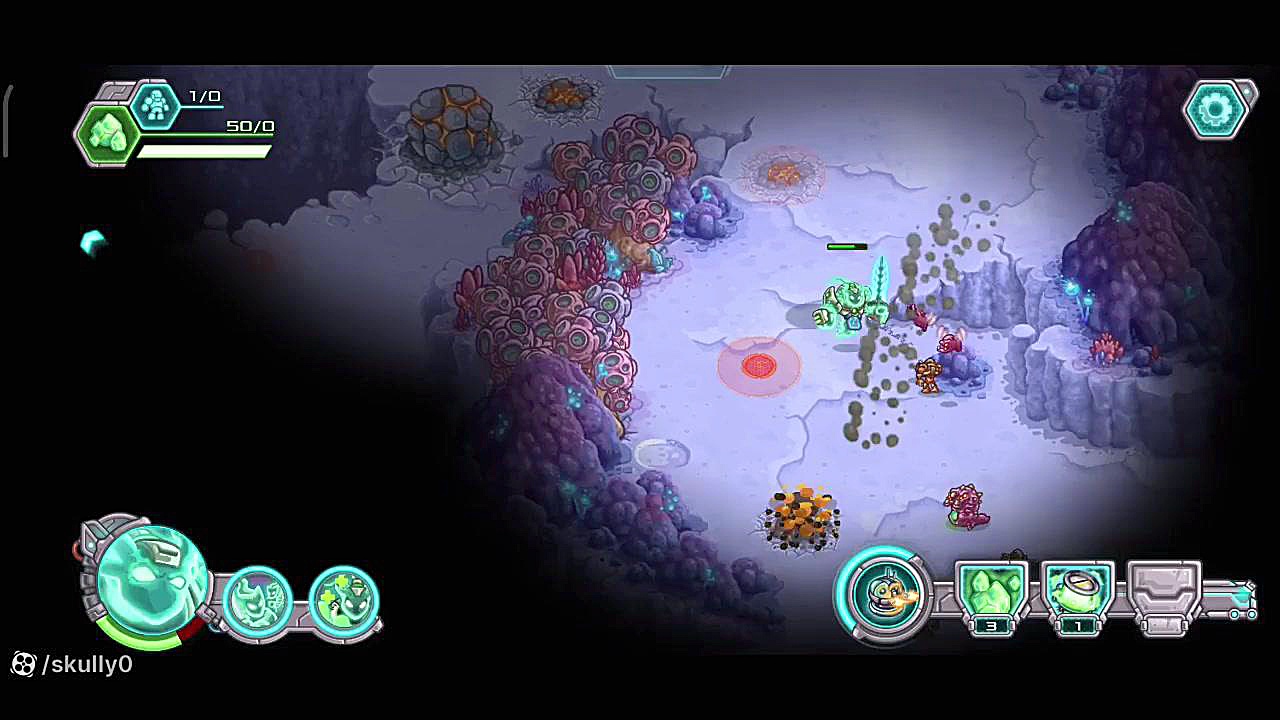The image size is (1280, 720).
Task: Trigger the hero's green-cross healing ability
Action: (344, 601)
